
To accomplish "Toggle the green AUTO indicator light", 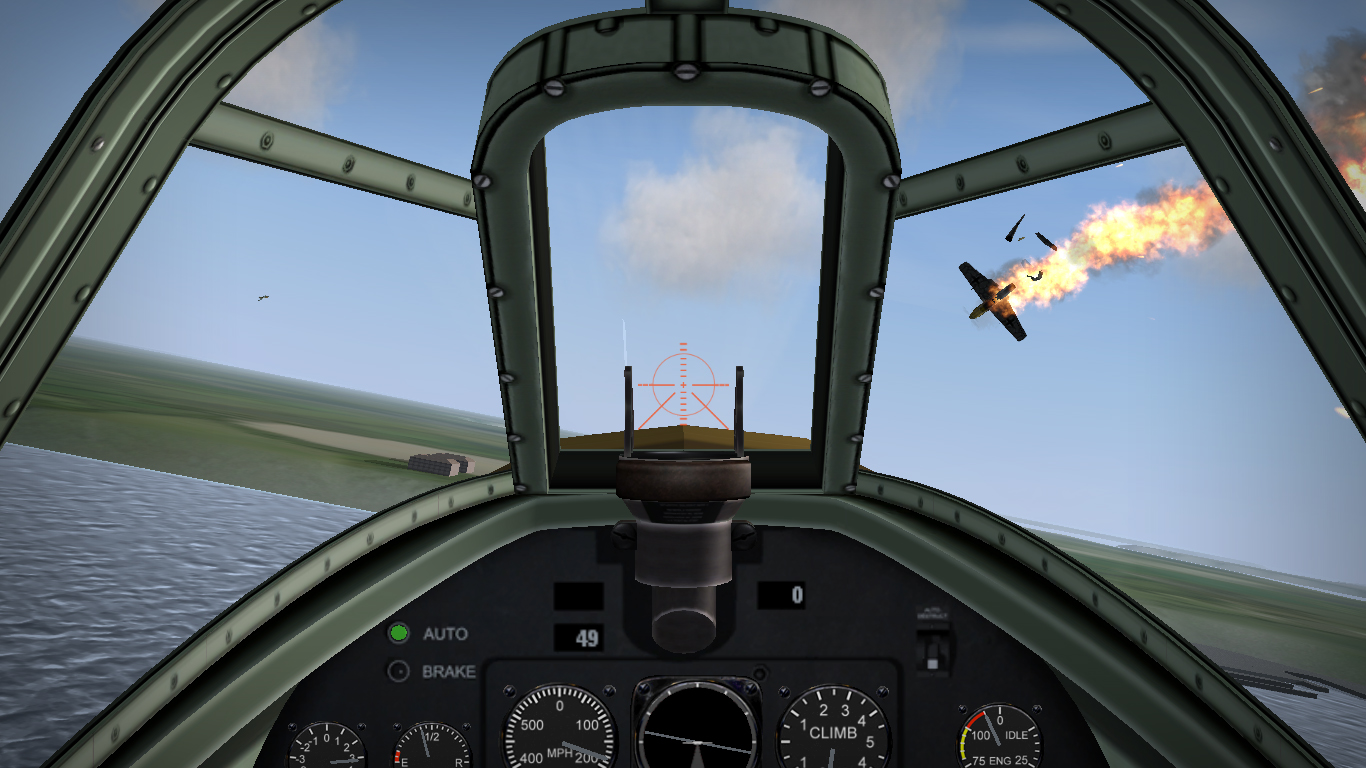I will click(x=399, y=633).
